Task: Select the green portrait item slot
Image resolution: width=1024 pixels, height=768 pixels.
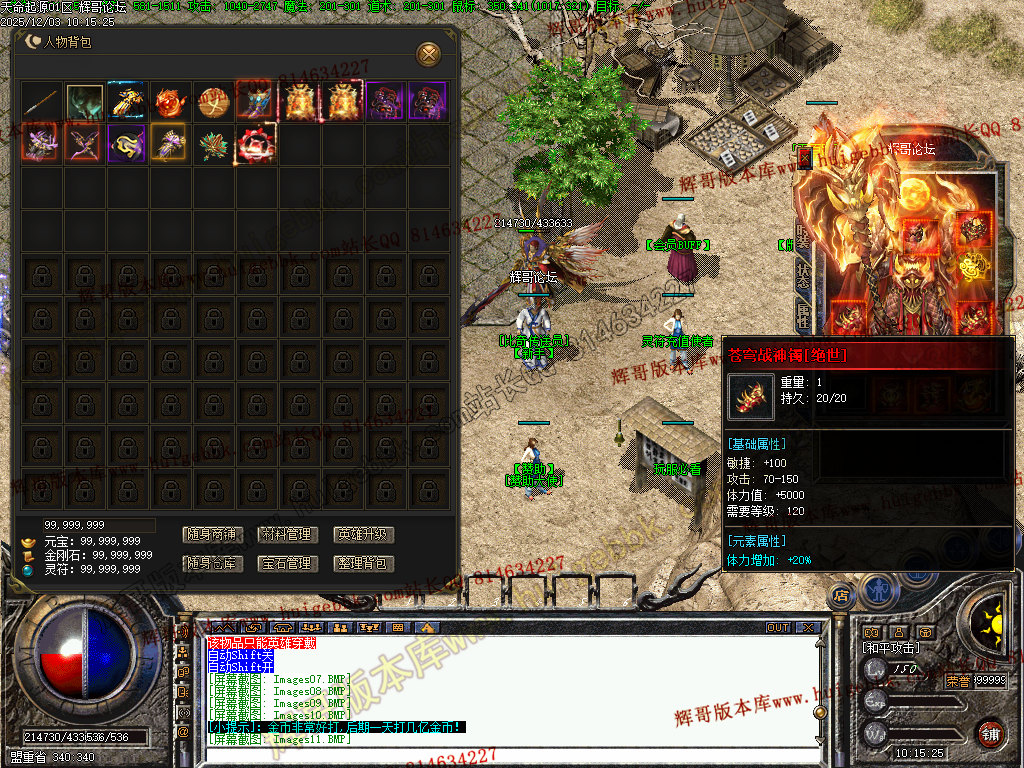Action: click(85, 102)
